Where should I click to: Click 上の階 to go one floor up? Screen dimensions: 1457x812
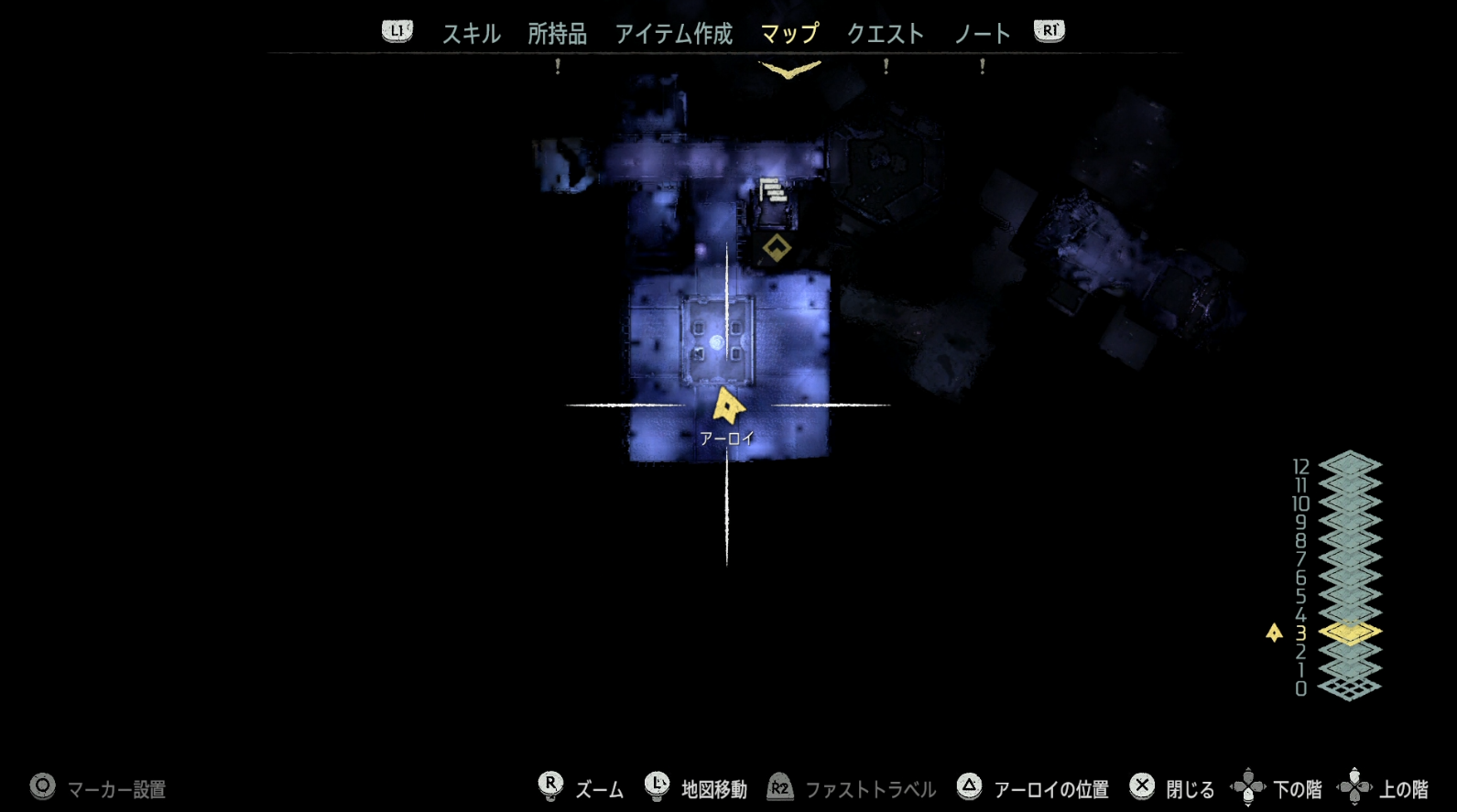1401,787
